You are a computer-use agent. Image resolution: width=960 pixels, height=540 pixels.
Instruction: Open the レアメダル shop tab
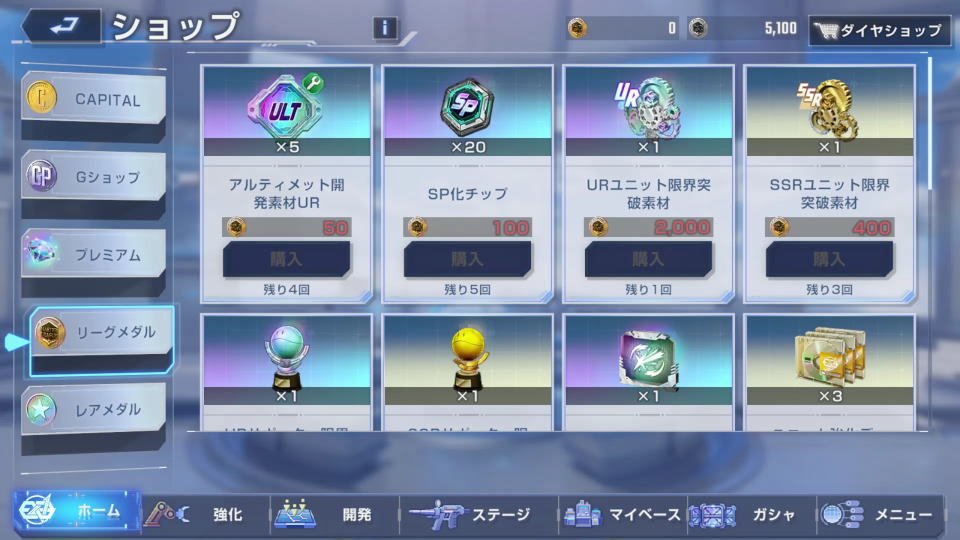tap(94, 410)
